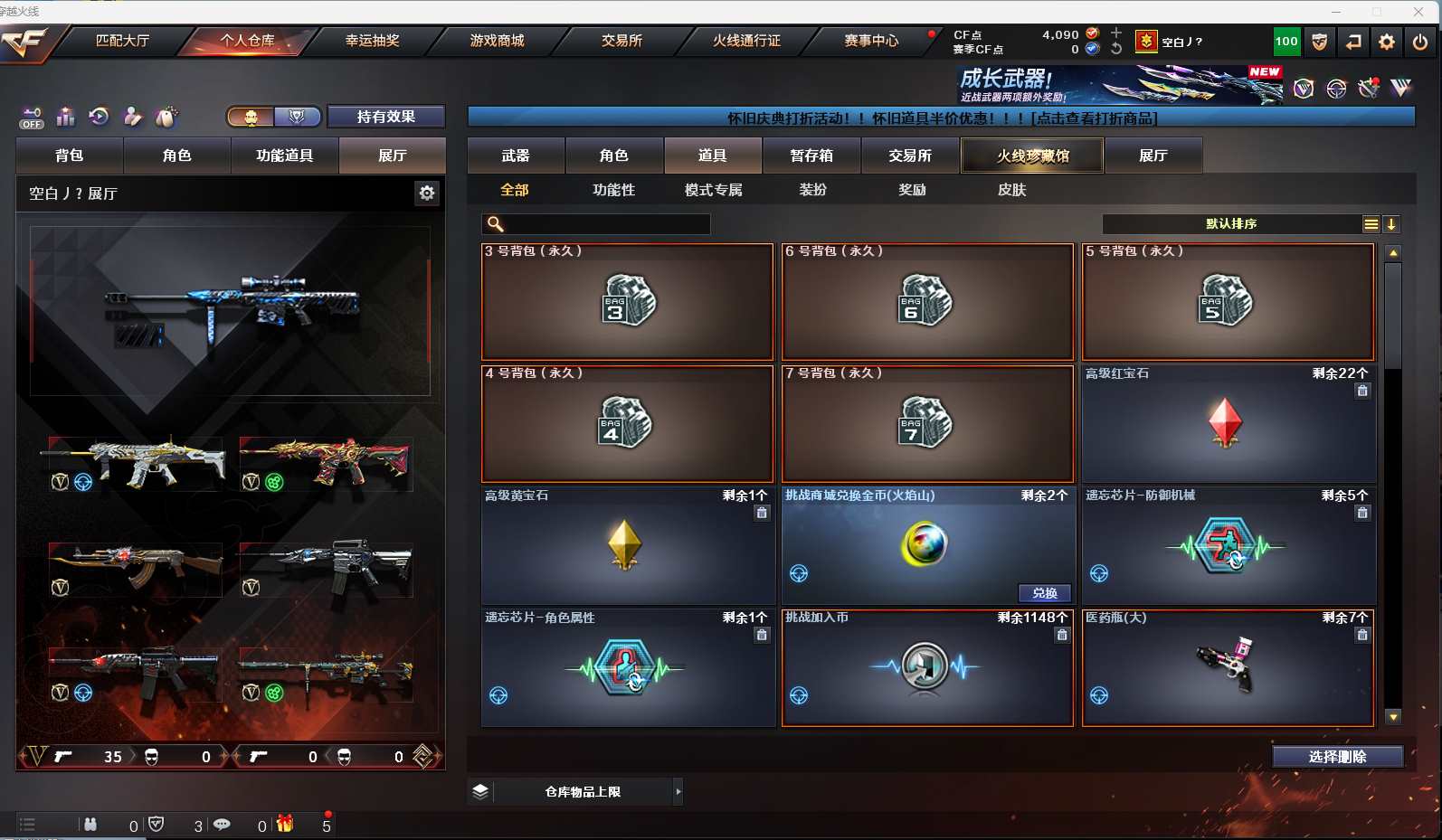Click the 持有效果 owned effects button
This screenshot has width=1442, height=840.
tap(385, 117)
